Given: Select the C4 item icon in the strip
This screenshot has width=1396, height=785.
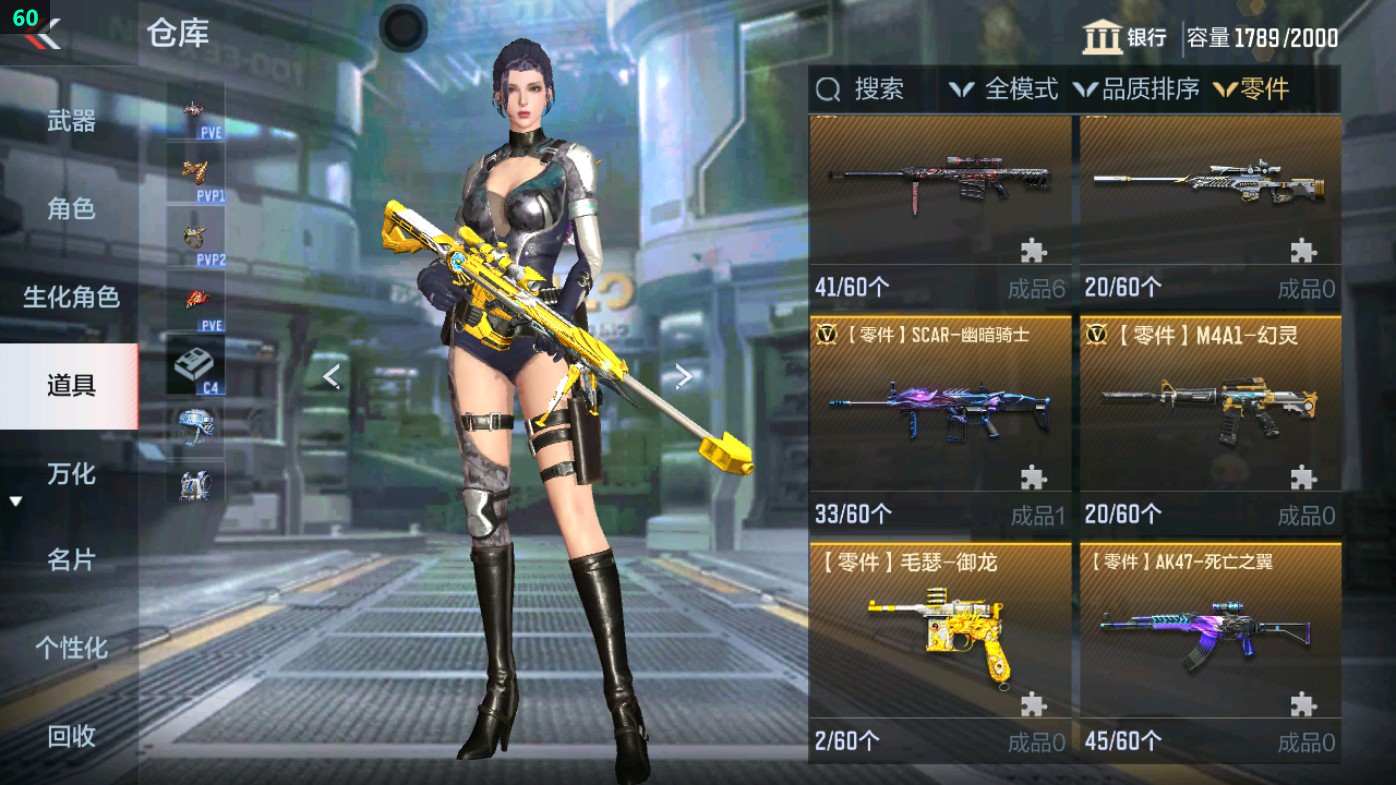Looking at the screenshot, I should 196,362.
